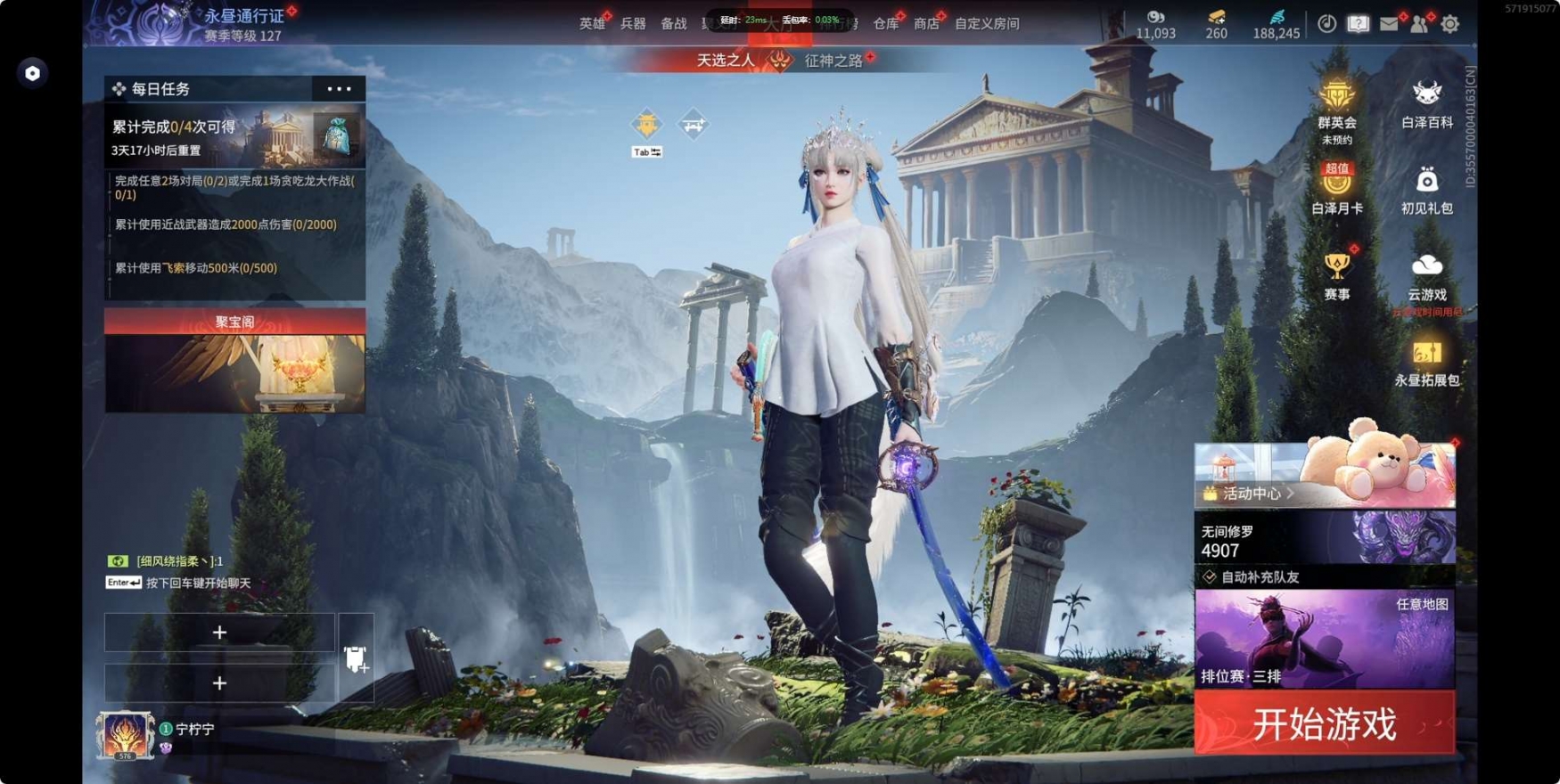Open the 活动中心 activity center banner

coord(1325,475)
